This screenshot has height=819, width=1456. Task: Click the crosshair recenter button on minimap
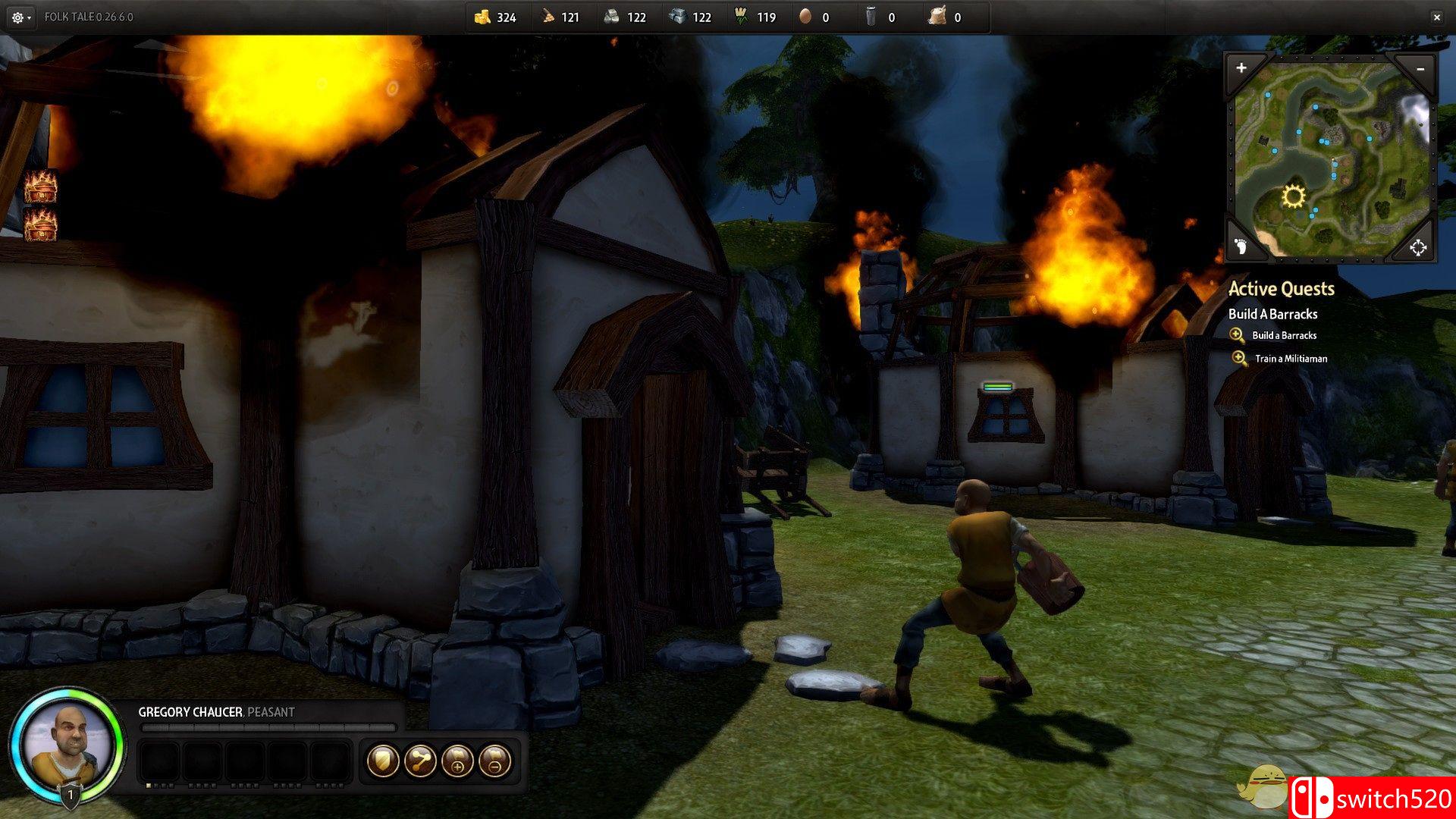click(1417, 247)
